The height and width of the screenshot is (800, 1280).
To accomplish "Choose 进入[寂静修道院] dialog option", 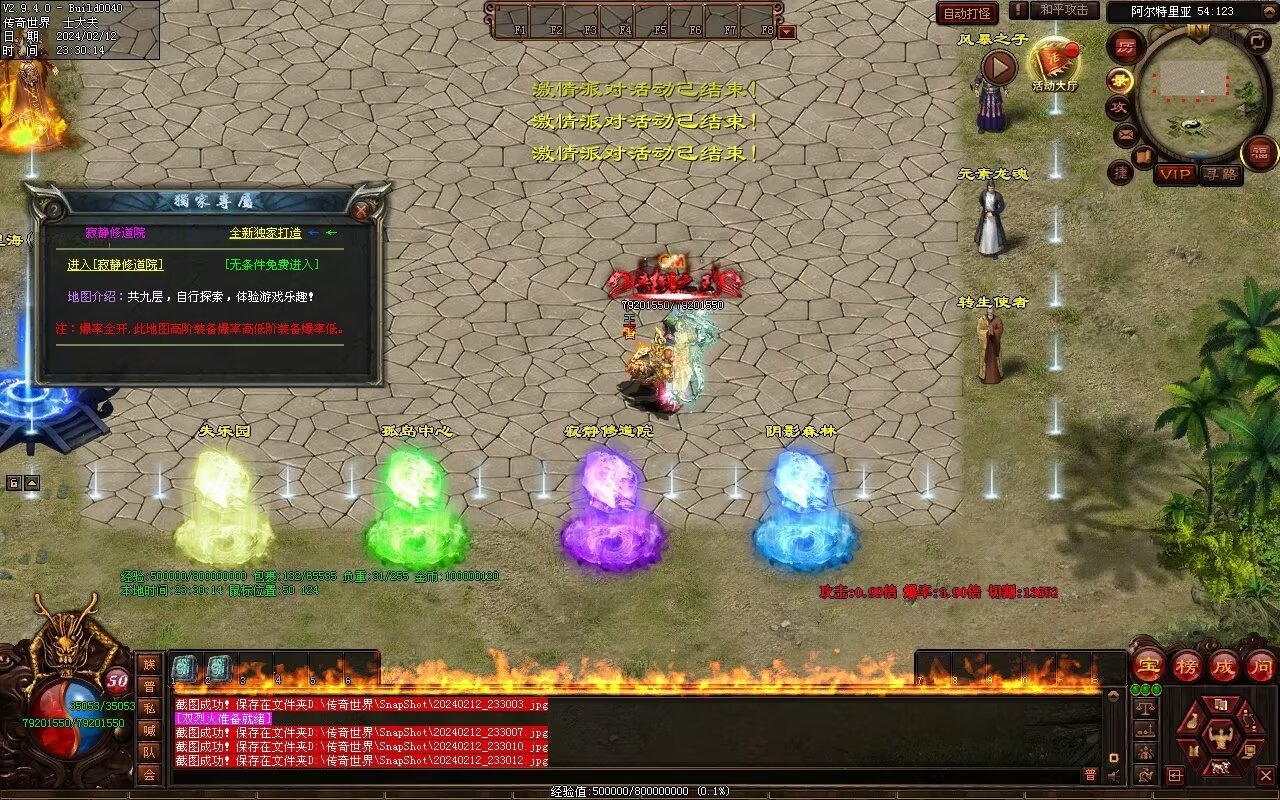I will [x=115, y=265].
